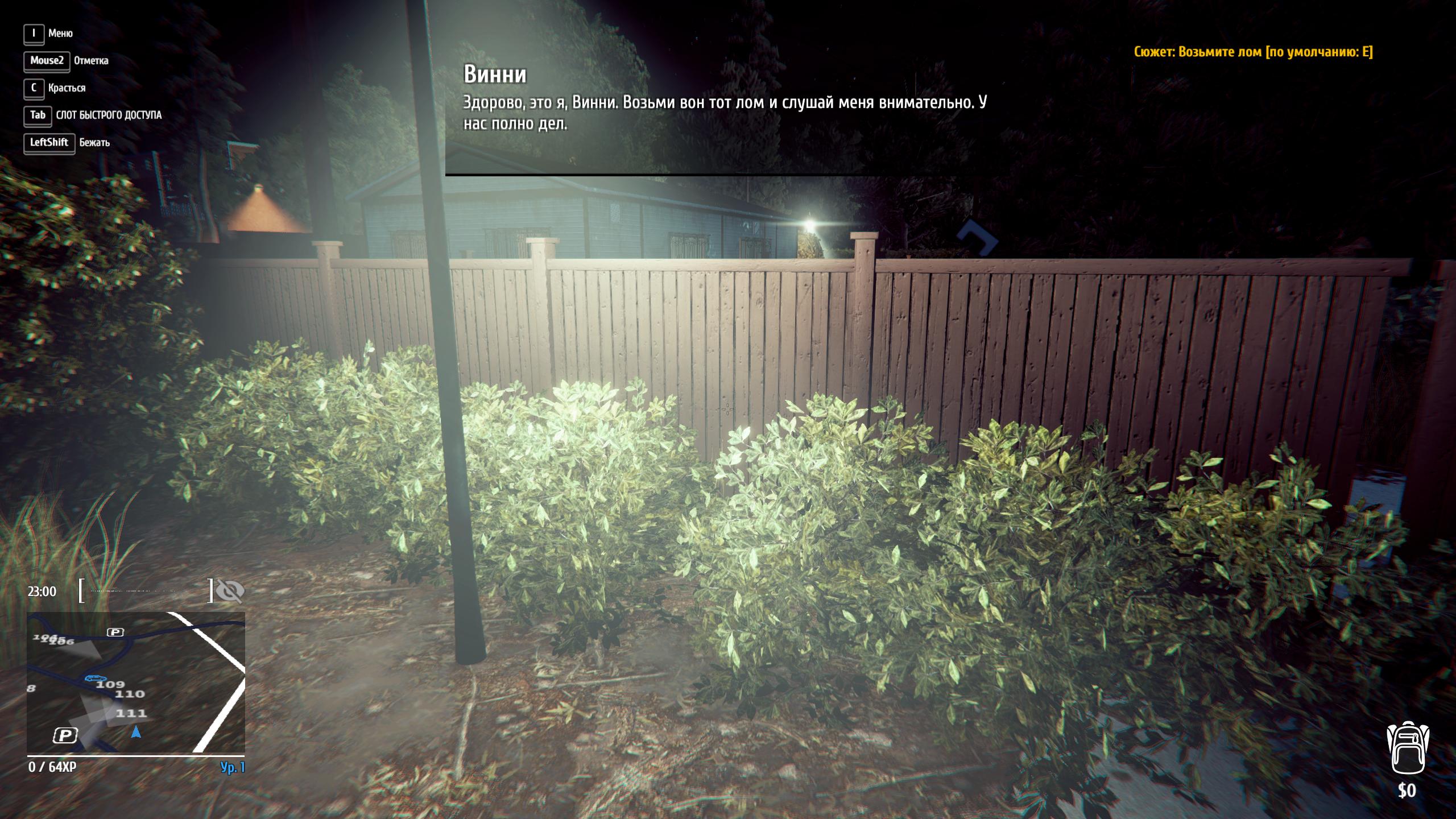Choose house 111 on the minimap
The image size is (1456, 819).
click(131, 713)
